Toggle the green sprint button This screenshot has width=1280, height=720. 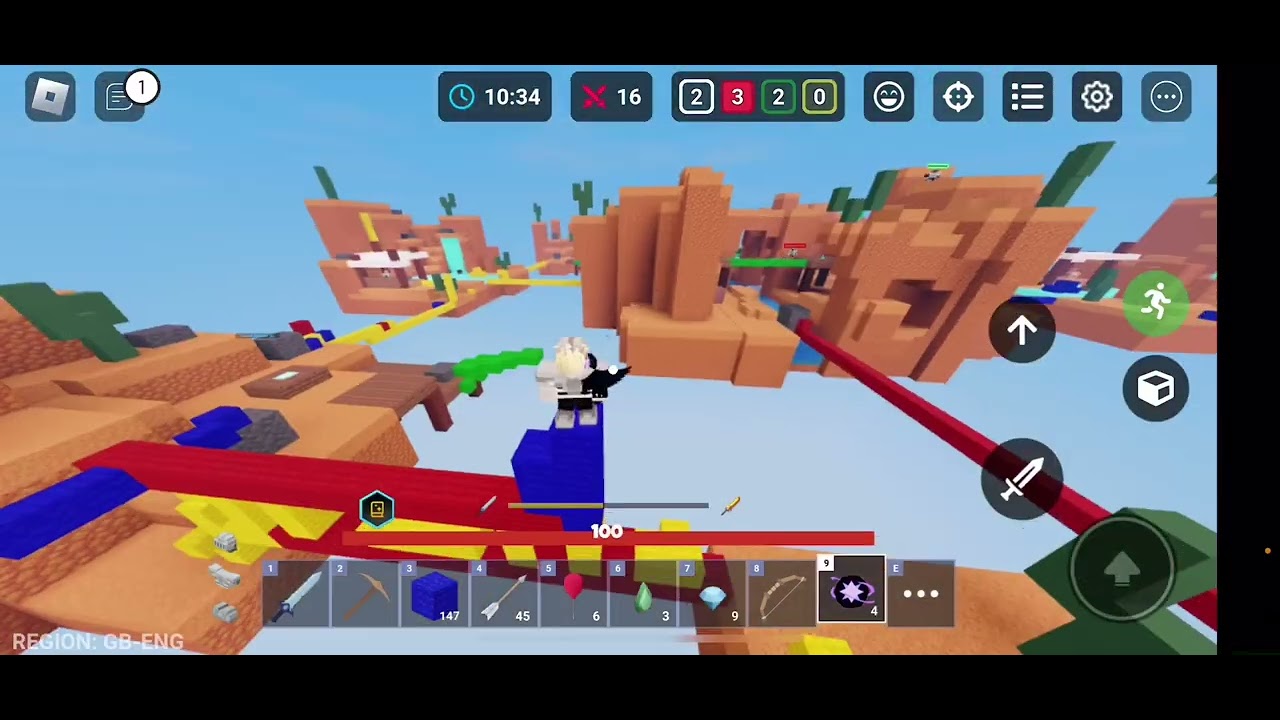point(1155,301)
